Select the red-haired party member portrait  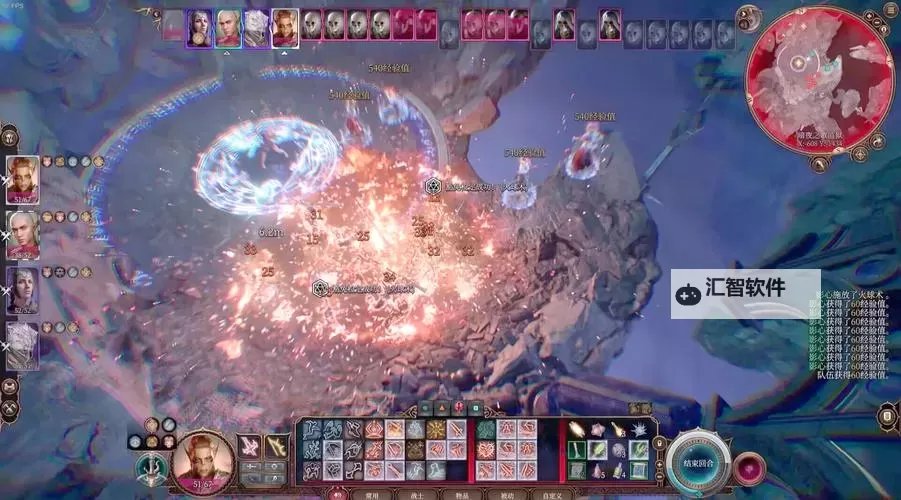[23, 180]
